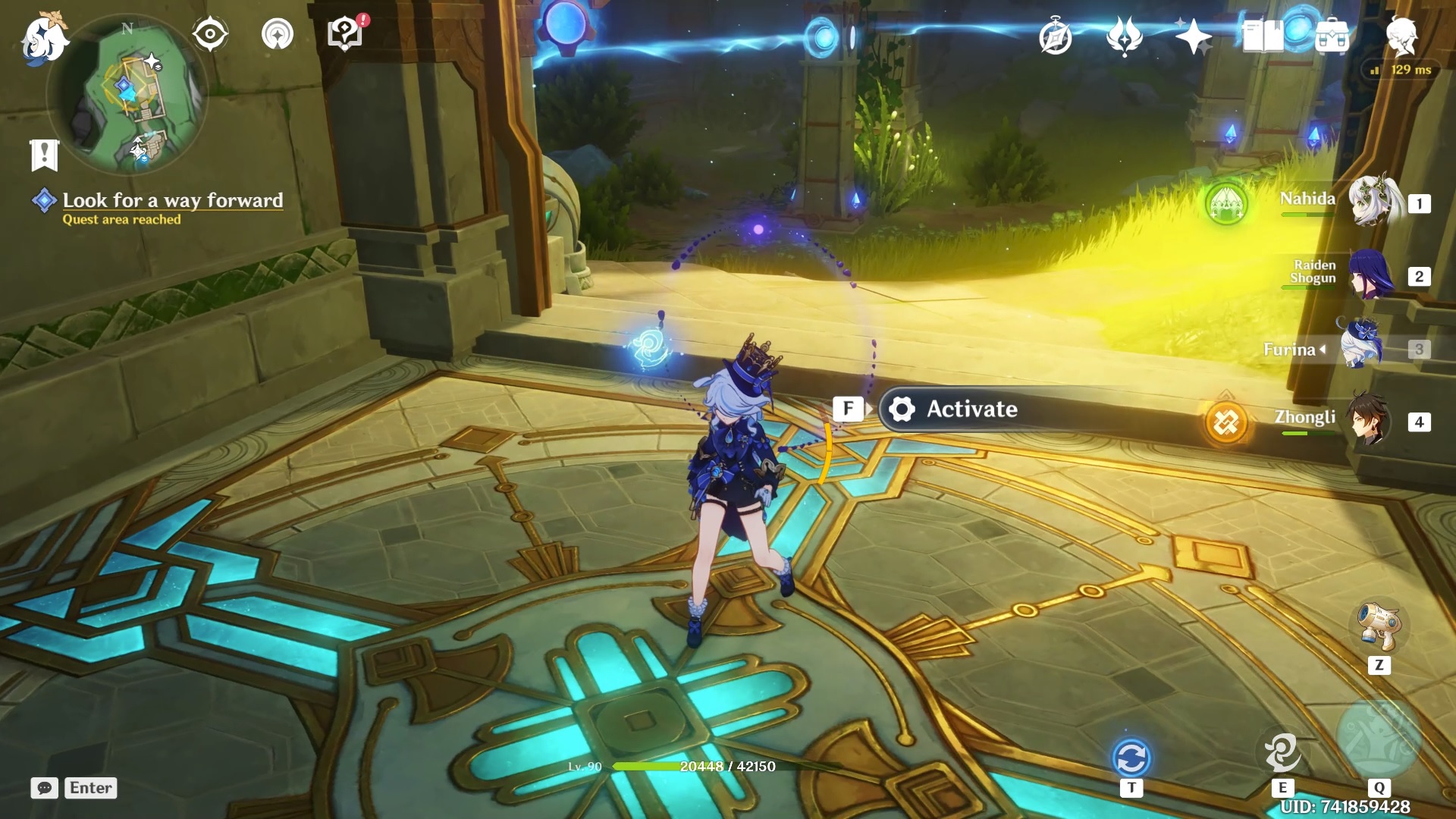Switch to Zhongli in the party

click(x=1370, y=419)
